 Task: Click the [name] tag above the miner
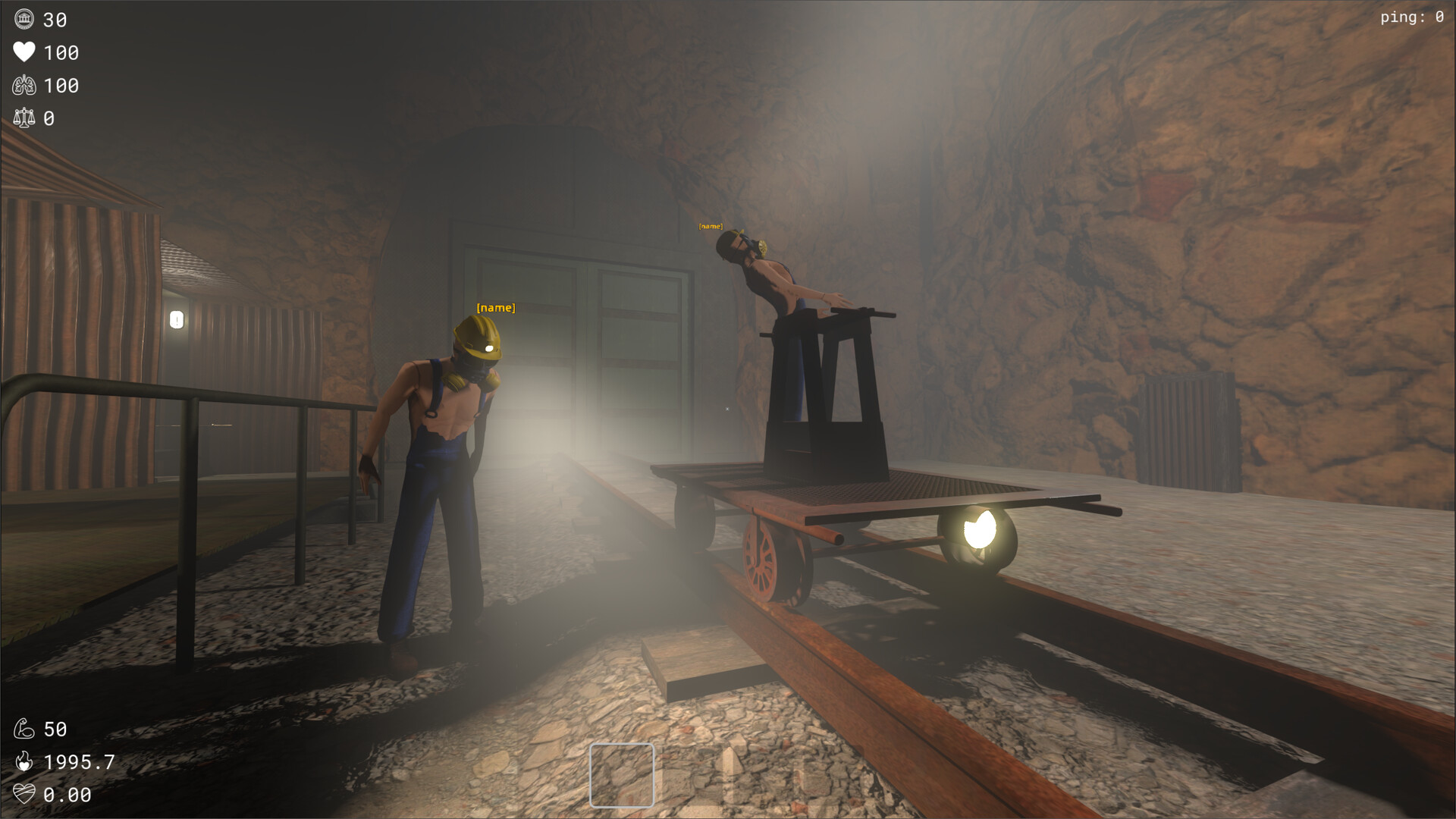tap(494, 308)
